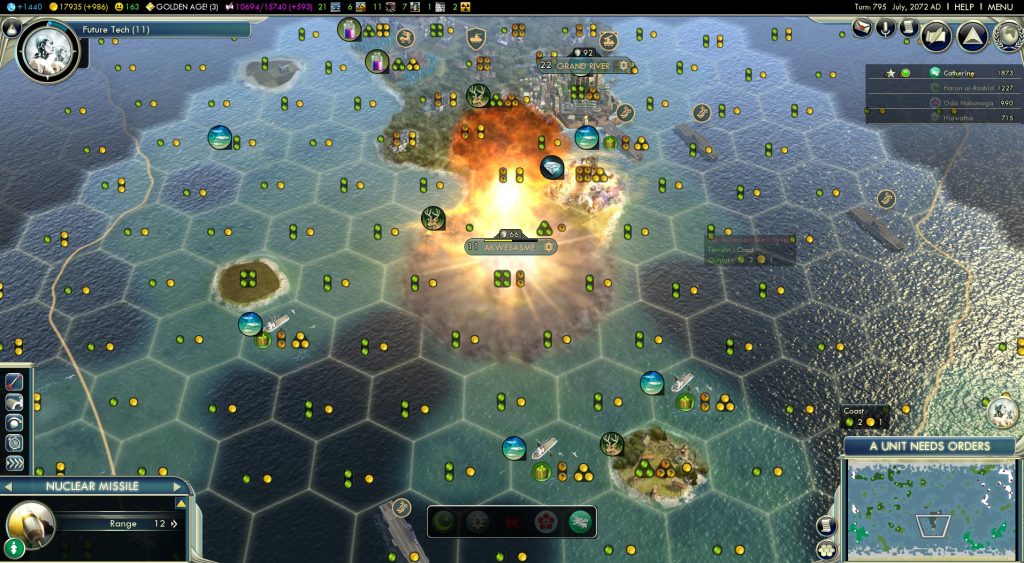Image resolution: width=1024 pixels, height=563 pixels.
Task: Open the scroll icon in the top-right row
Action: [909, 28]
